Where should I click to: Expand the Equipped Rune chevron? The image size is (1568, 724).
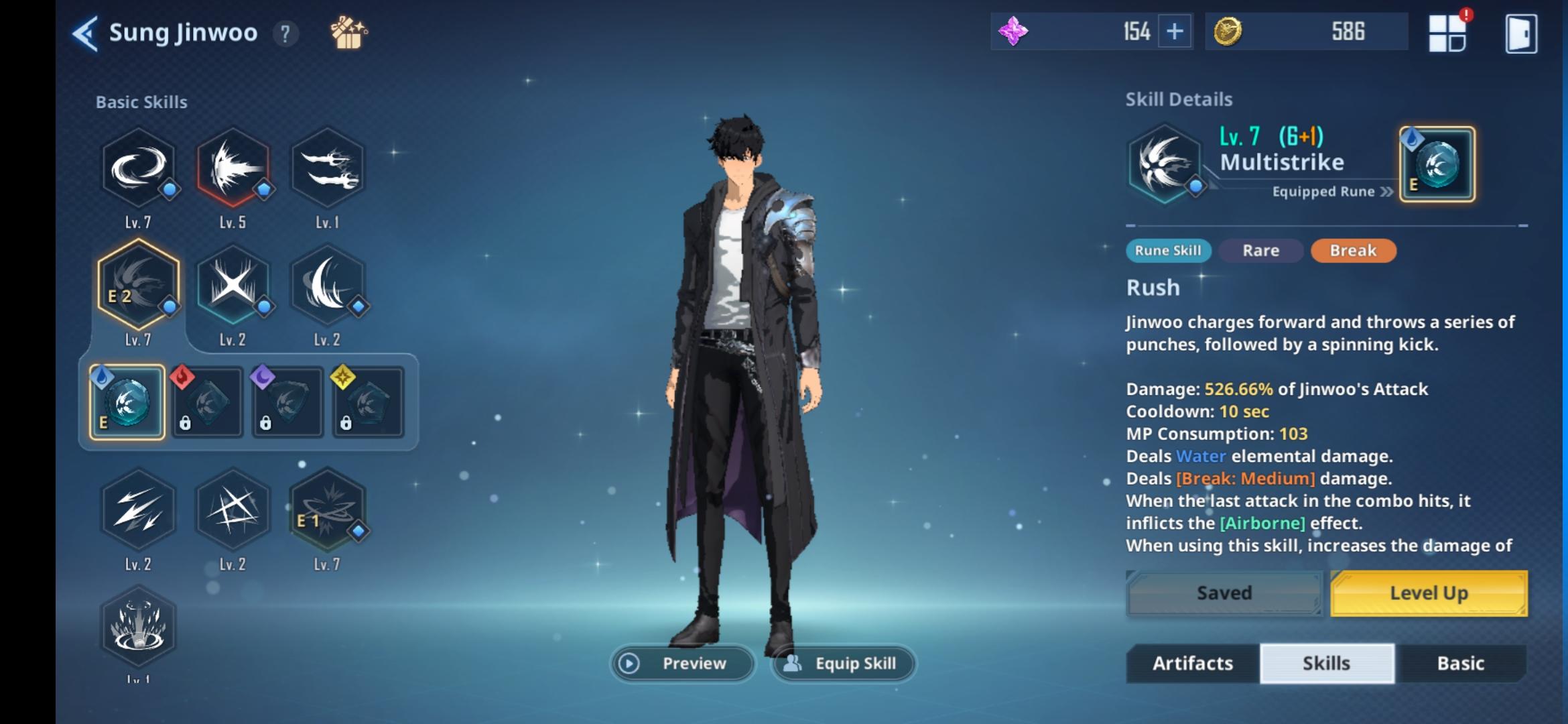point(1384,191)
